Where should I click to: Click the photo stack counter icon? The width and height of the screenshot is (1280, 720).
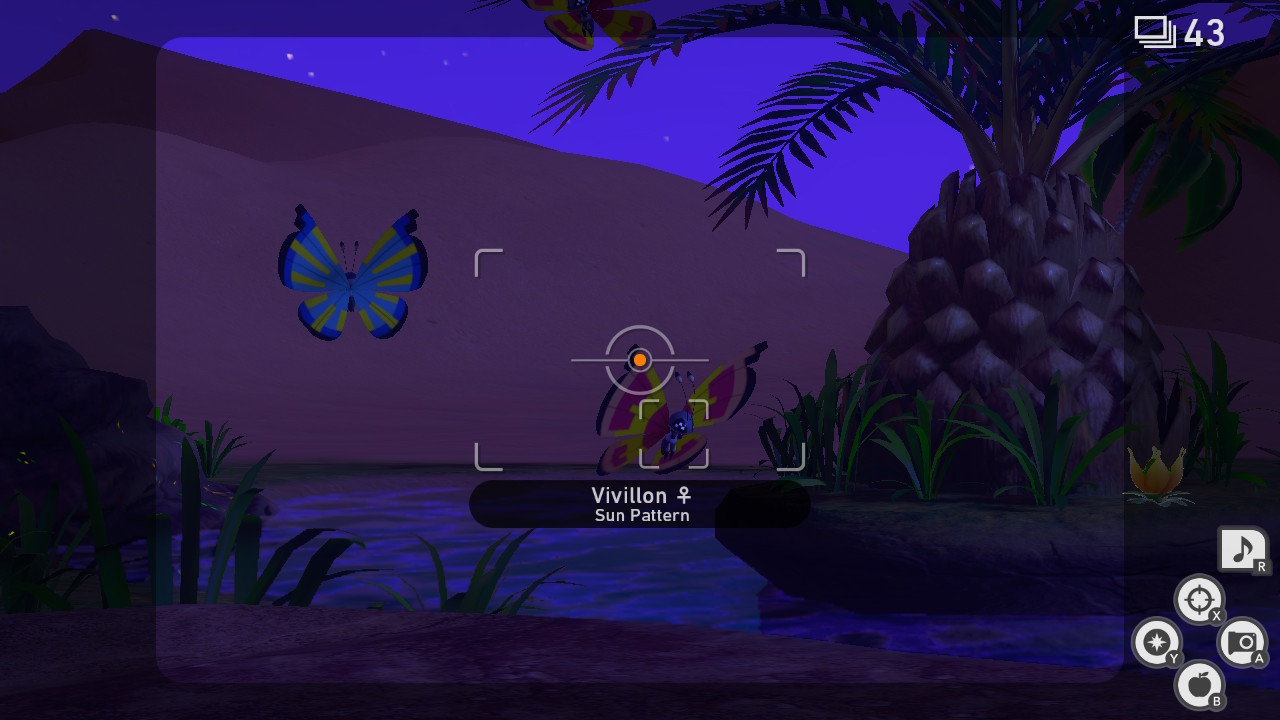coord(1157,31)
